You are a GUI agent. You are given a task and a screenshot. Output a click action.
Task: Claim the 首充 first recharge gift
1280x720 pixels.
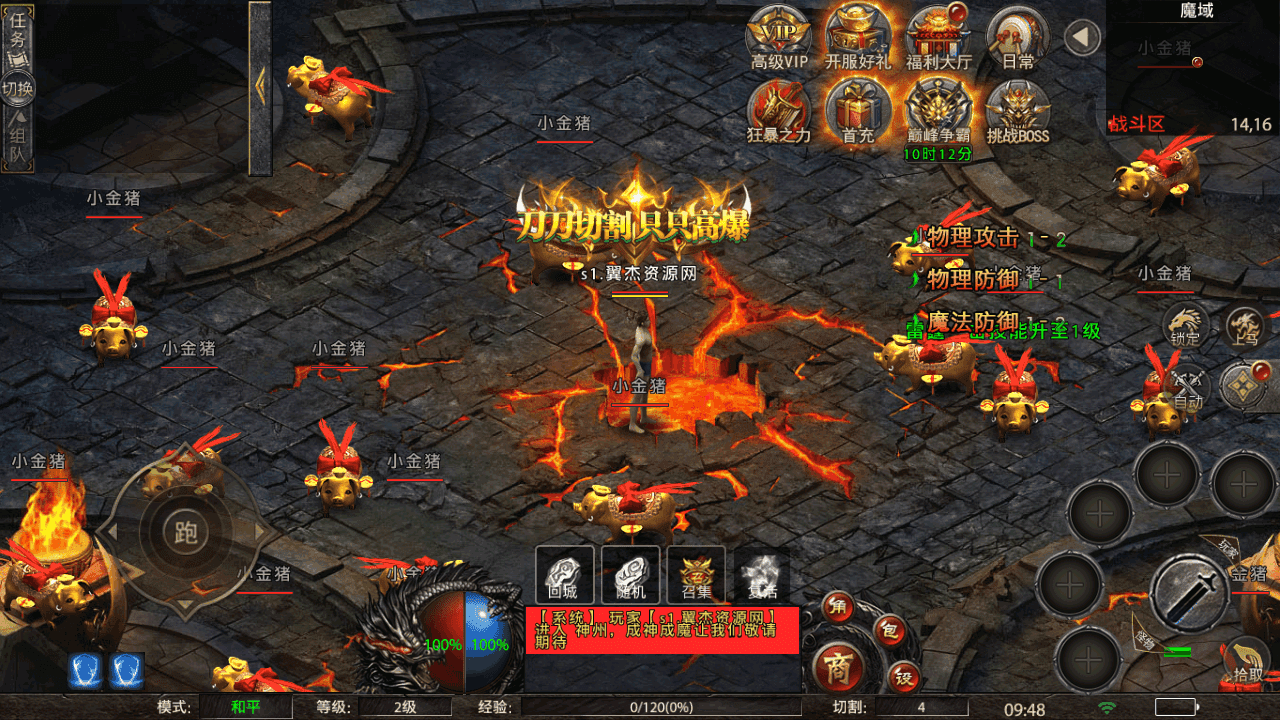pyautogui.click(x=858, y=108)
